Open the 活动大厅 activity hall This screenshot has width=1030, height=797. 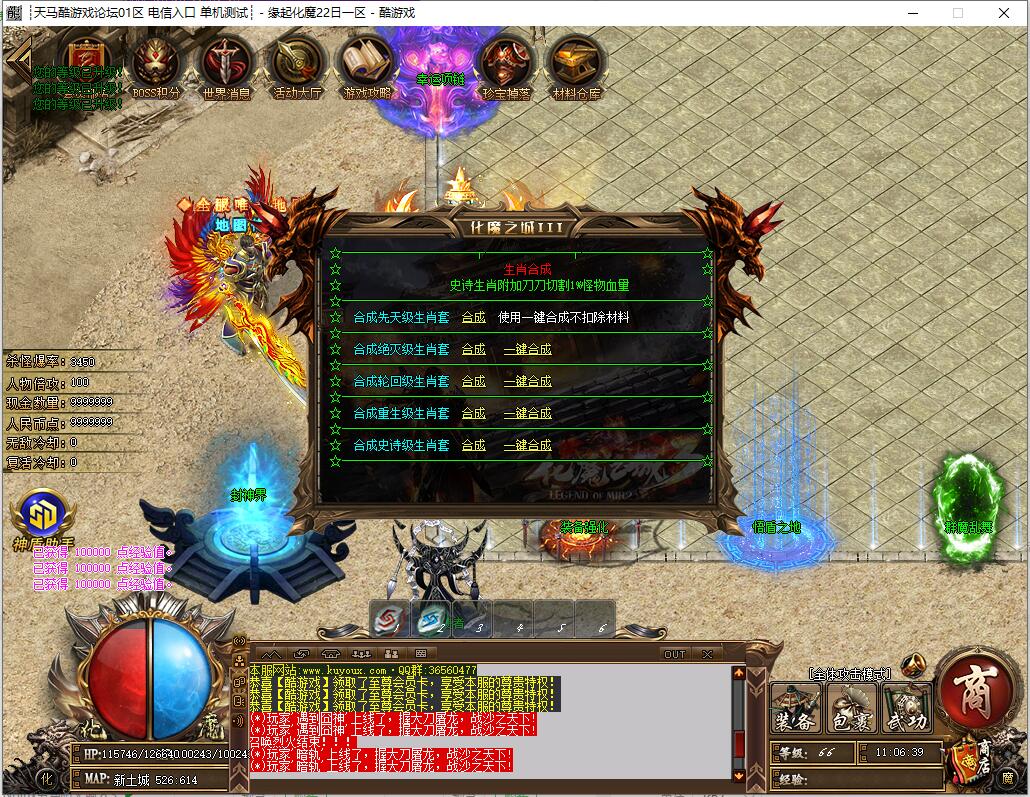coord(298,65)
